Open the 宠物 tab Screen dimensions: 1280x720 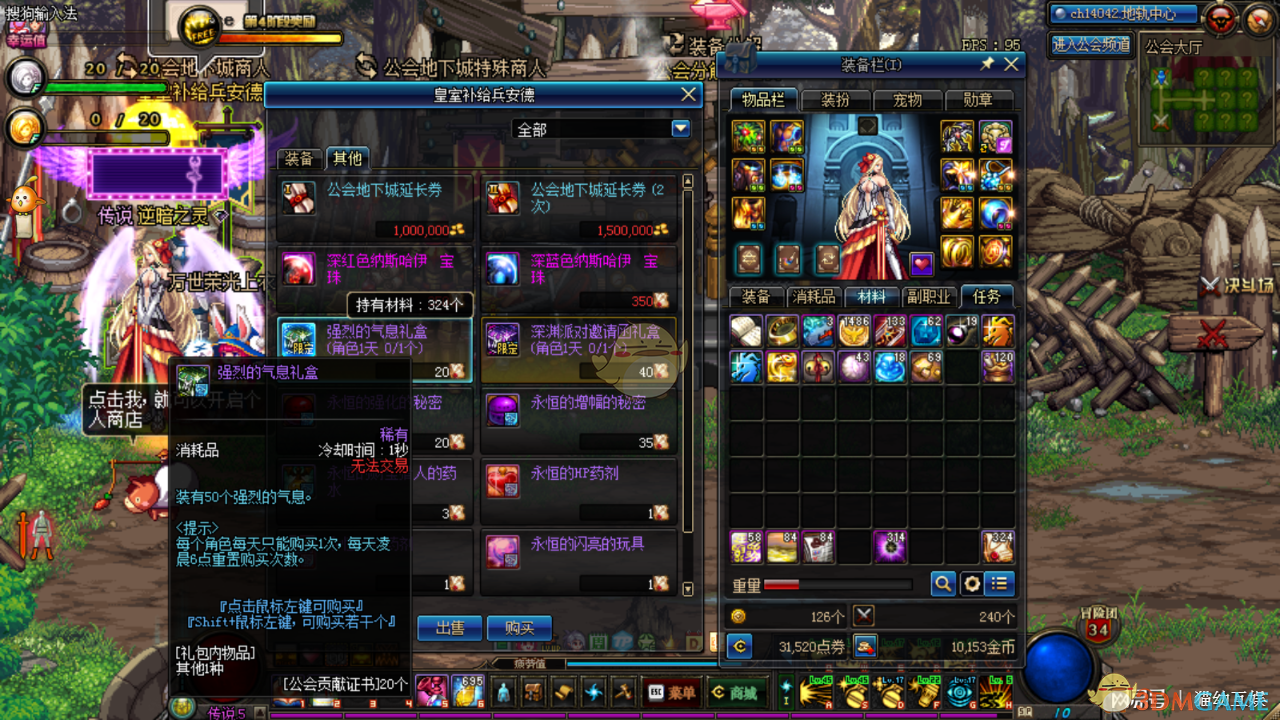coord(906,100)
